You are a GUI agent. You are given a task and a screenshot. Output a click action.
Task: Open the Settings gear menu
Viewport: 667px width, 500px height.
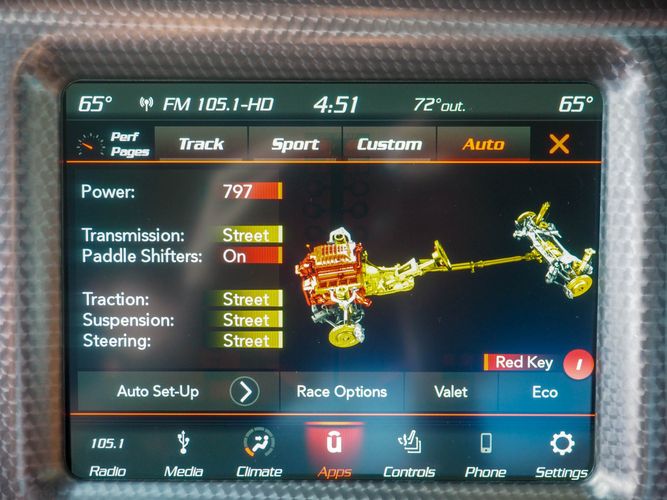click(x=561, y=454)
